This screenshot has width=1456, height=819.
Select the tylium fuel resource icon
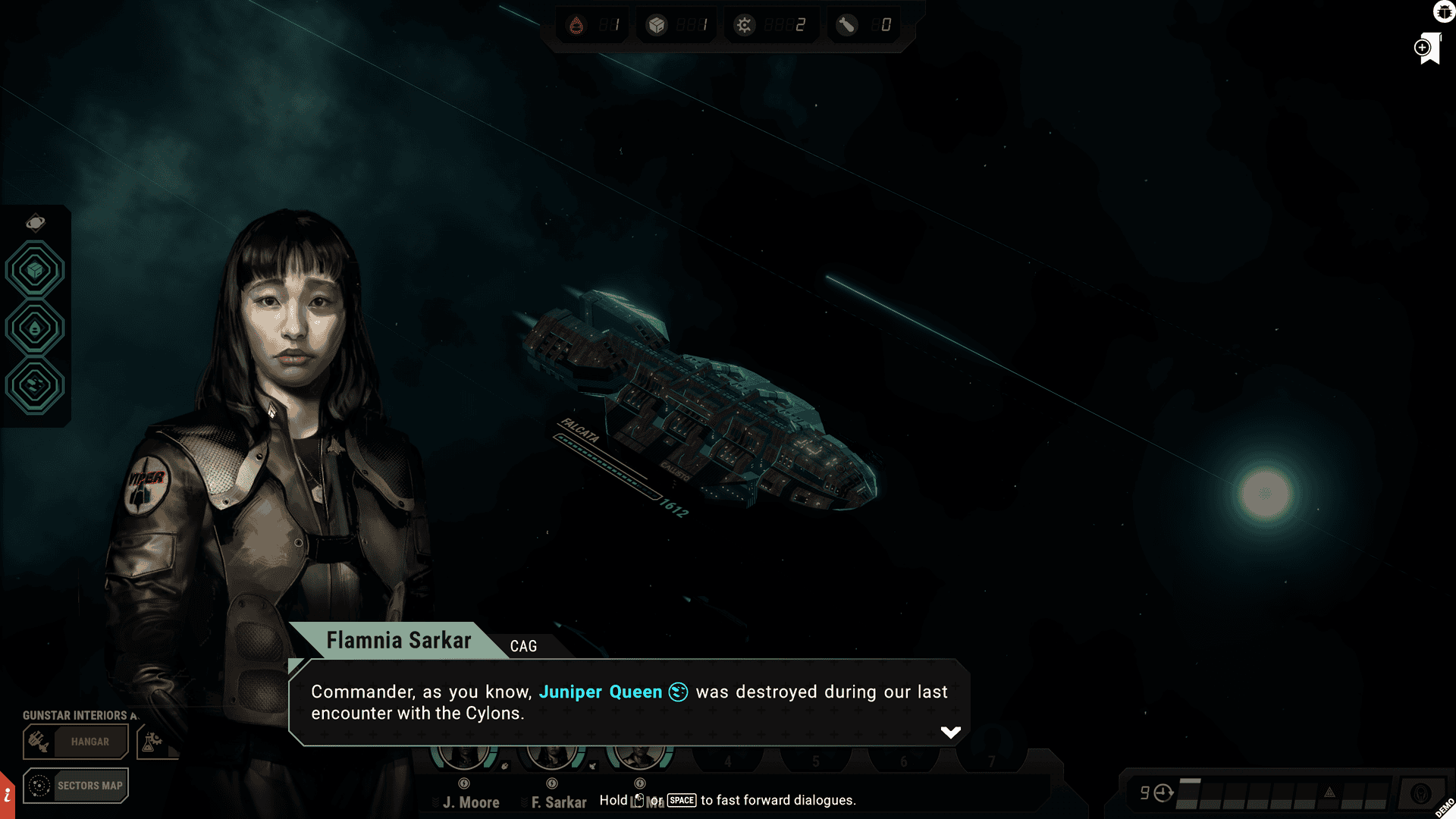(x=577, y=24)
